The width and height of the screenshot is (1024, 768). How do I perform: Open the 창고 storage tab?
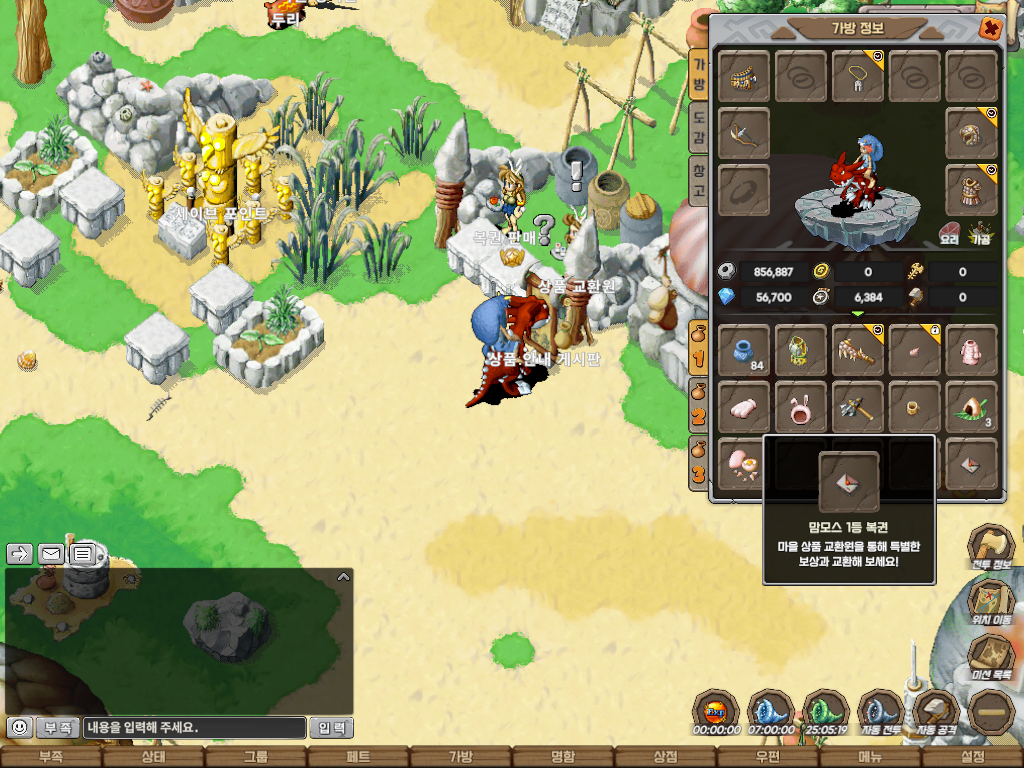pos(699,181)
